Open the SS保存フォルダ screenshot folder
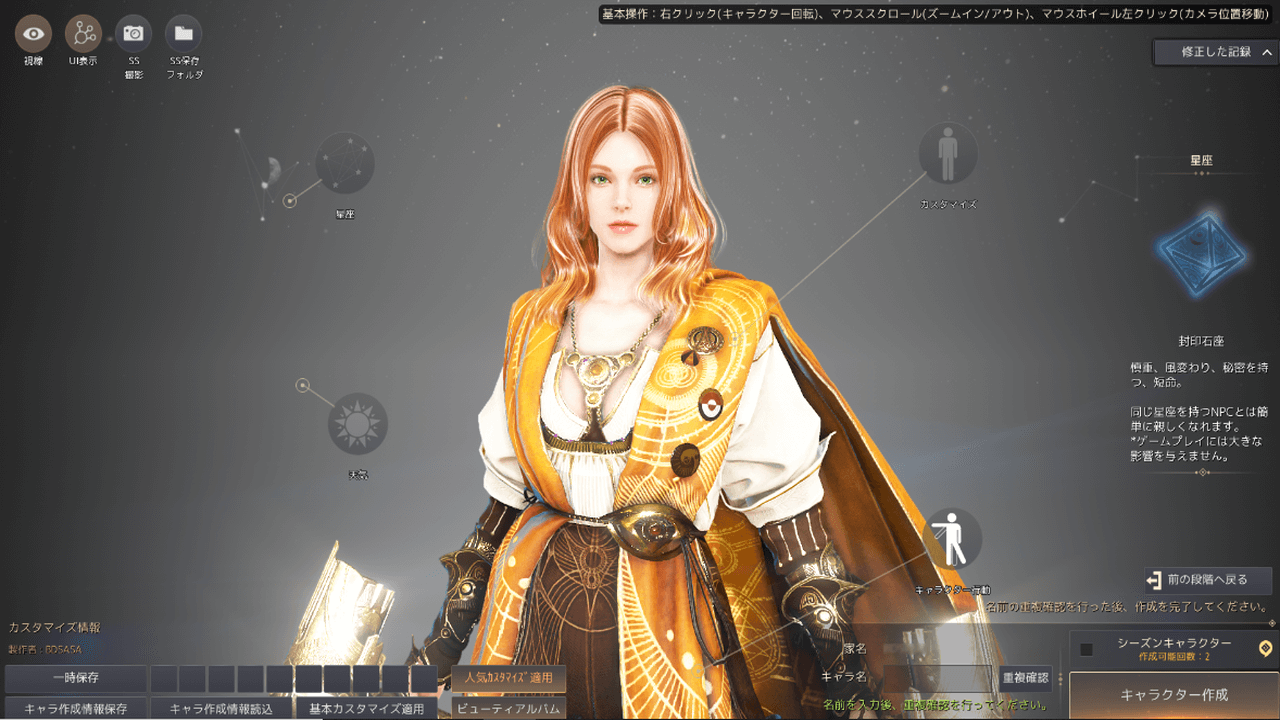Screen dimensions: 1280x720 pyautogui.click(x=183, y=34)
